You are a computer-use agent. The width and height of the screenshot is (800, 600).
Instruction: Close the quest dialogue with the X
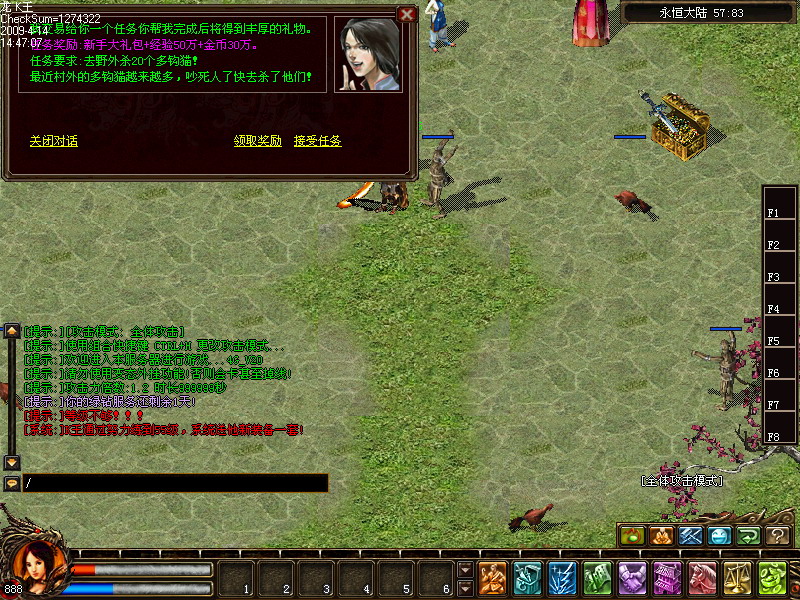(x=406, y=15)
